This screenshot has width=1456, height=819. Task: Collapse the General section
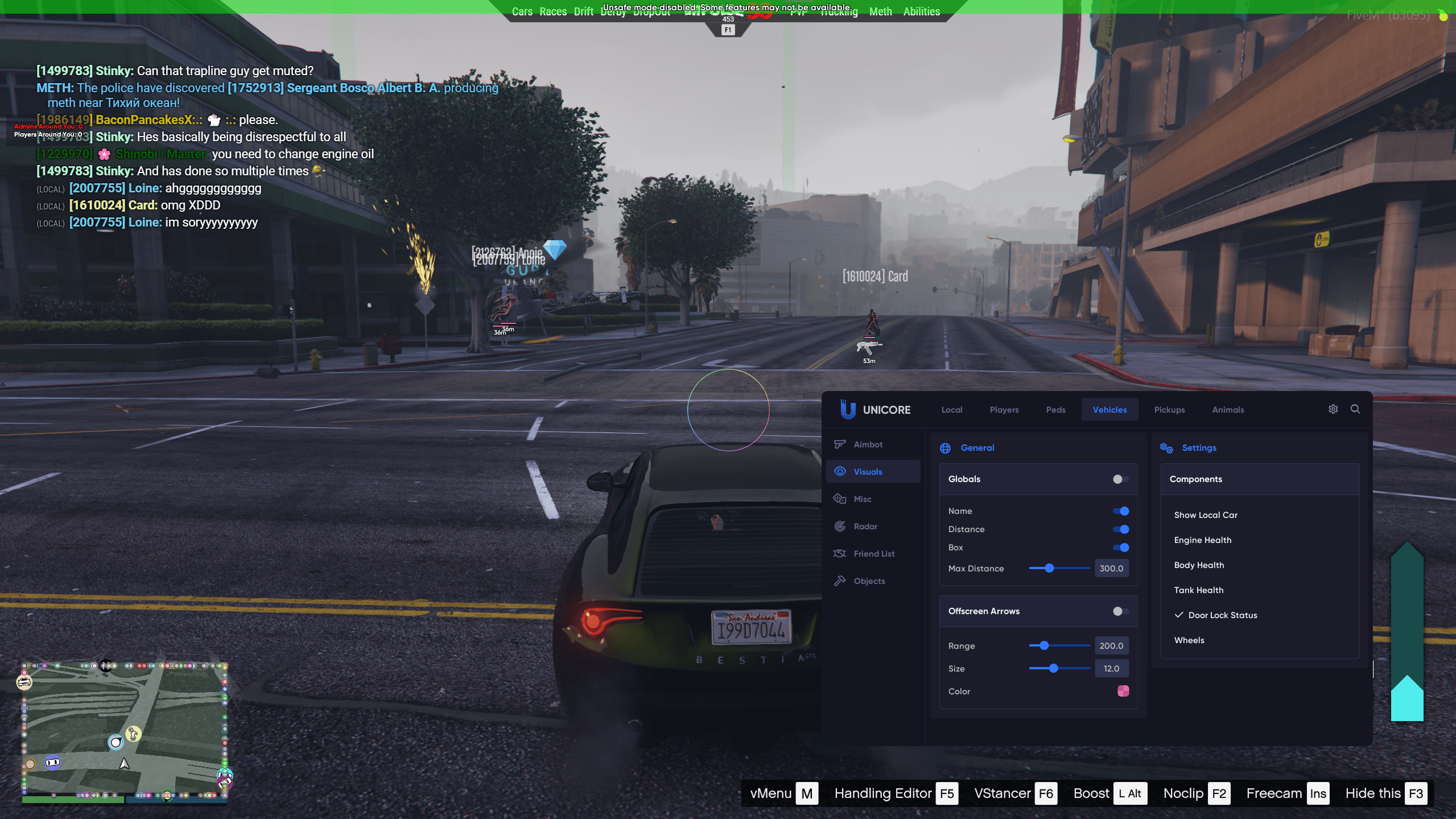click(x=976, y=447)
